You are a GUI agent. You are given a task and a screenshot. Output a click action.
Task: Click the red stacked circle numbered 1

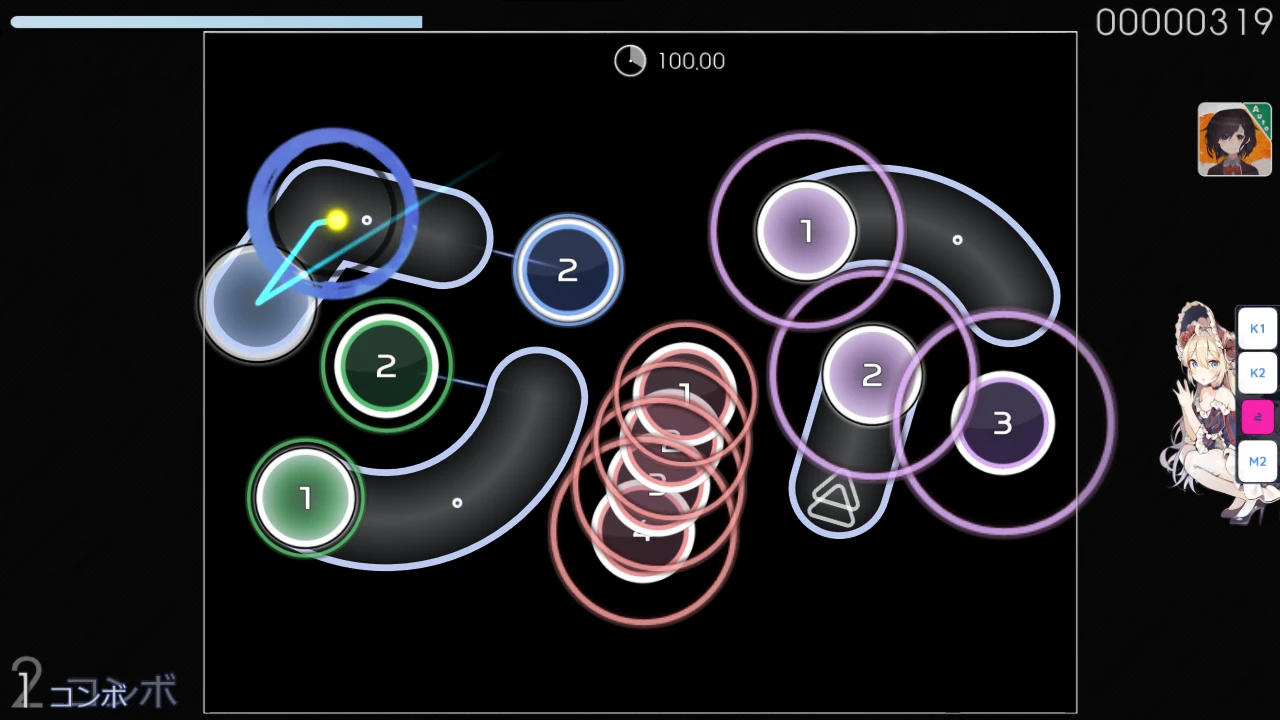684,393
